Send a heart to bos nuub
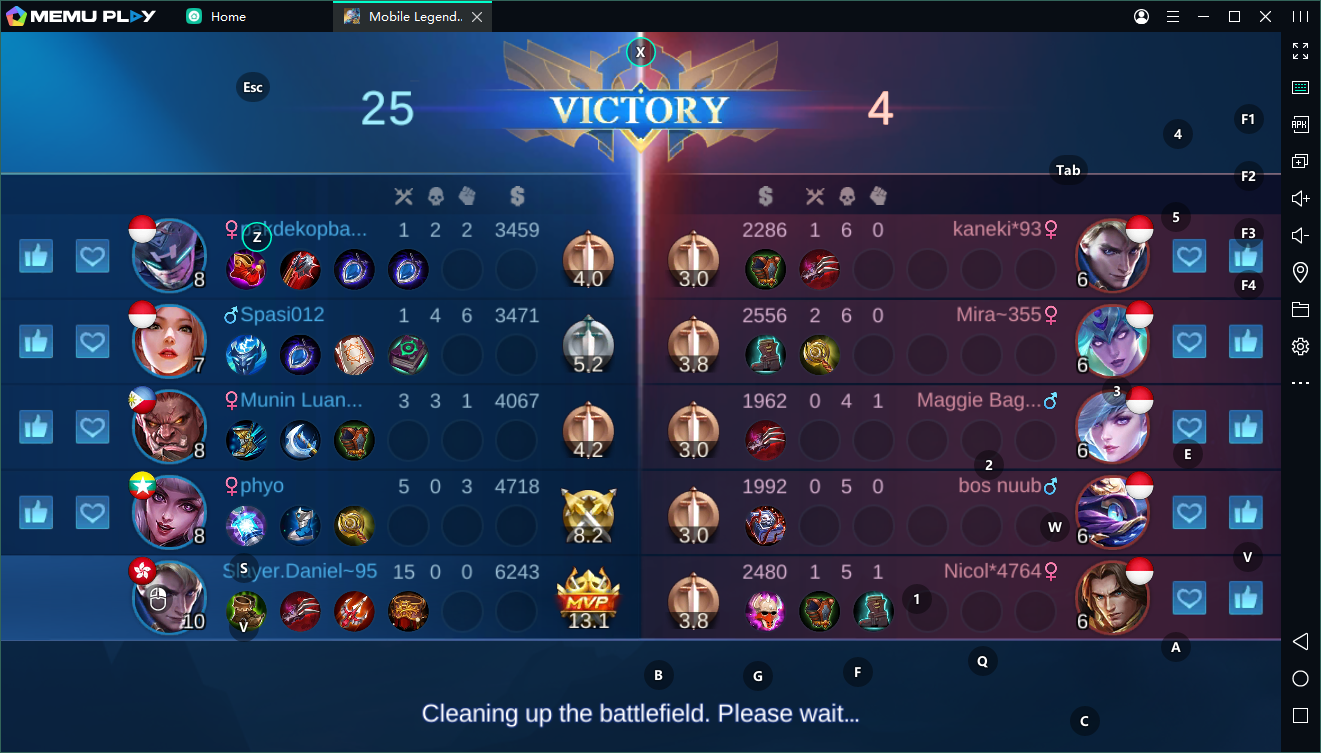This screenshot has width=1321, height=753. pos(1189,513)
